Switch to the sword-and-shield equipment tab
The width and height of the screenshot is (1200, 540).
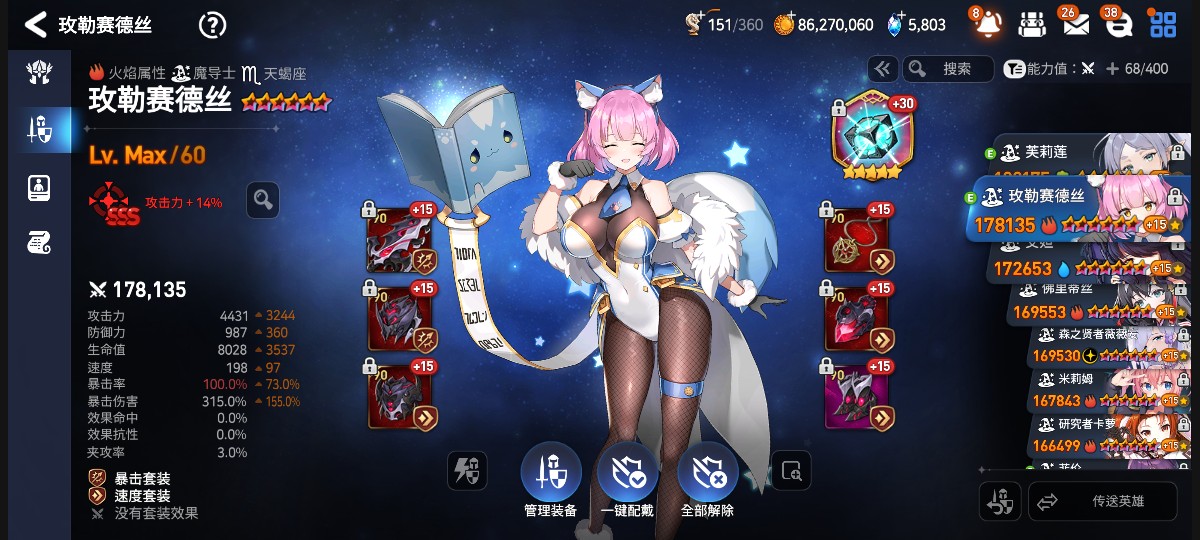pos(39,128)
